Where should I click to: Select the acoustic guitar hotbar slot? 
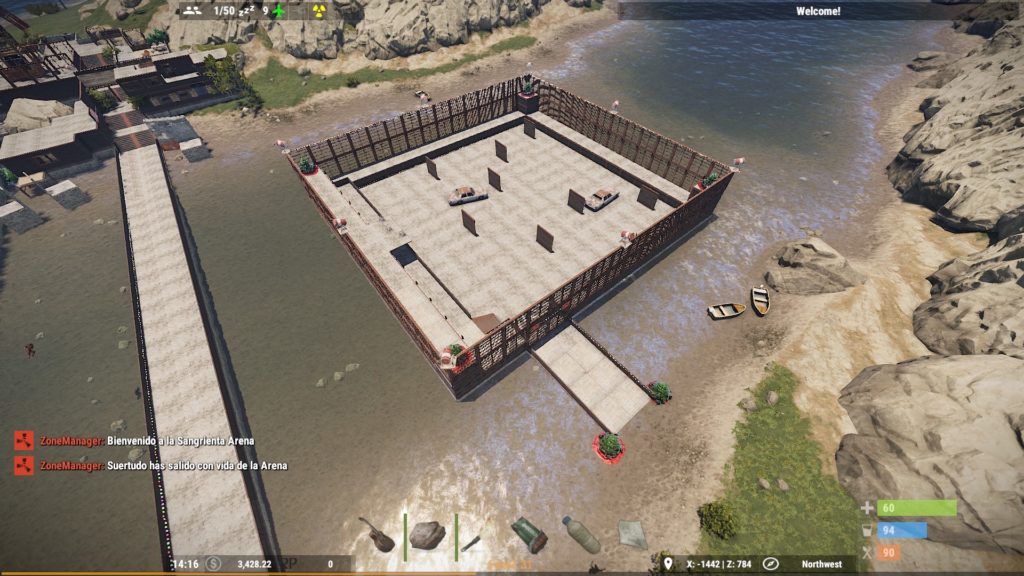[x=378, y=534]
